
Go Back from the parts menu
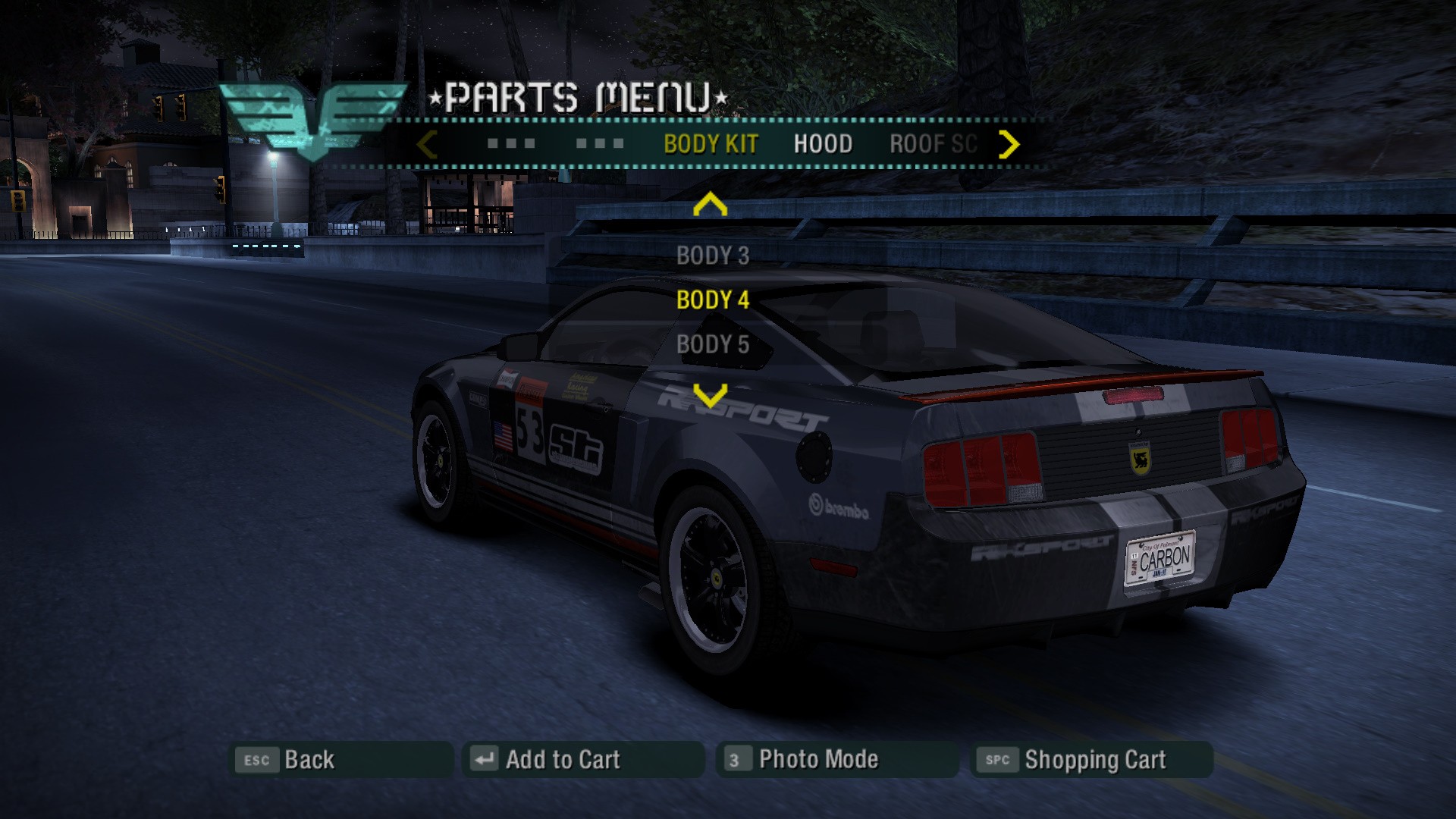click(340, 760)
